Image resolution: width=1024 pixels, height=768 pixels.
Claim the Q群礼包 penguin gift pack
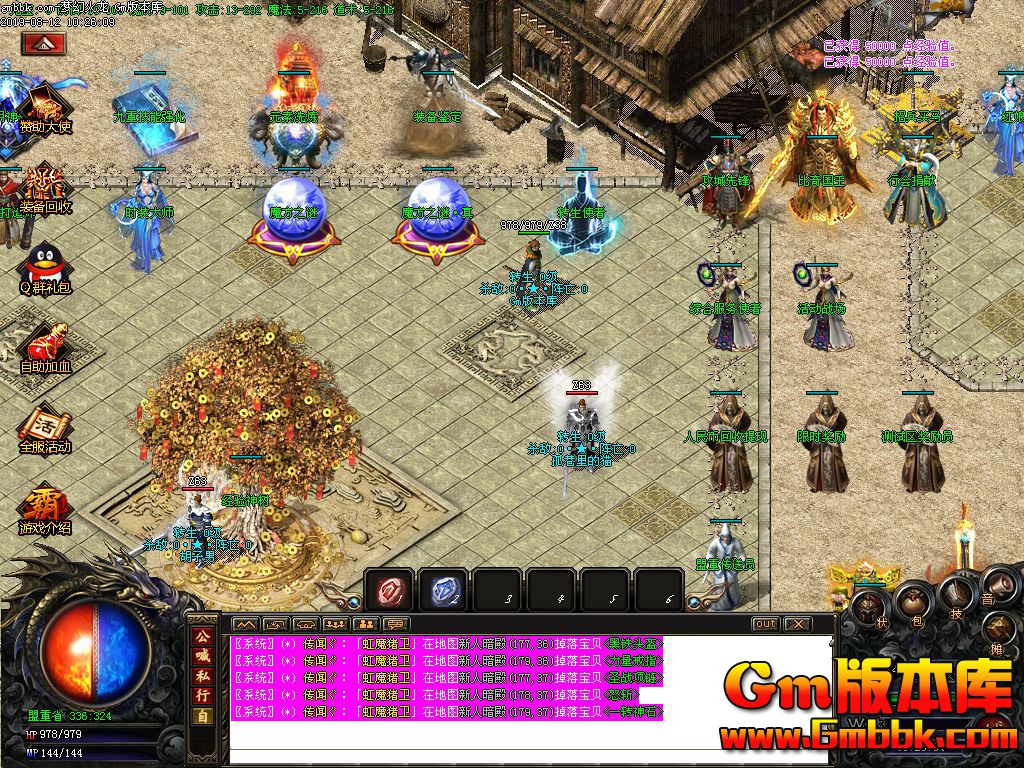coord(44,268)
